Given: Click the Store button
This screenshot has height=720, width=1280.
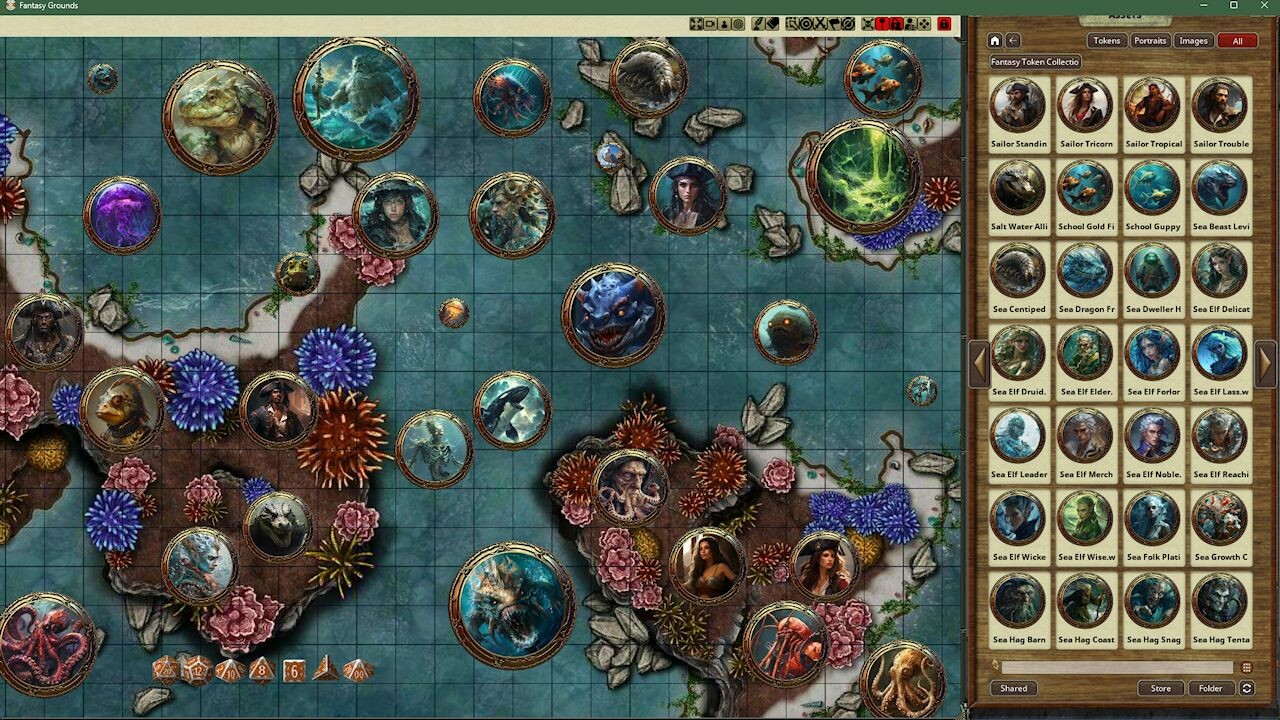Looking at the screenshot, I should coord(1160,688).
